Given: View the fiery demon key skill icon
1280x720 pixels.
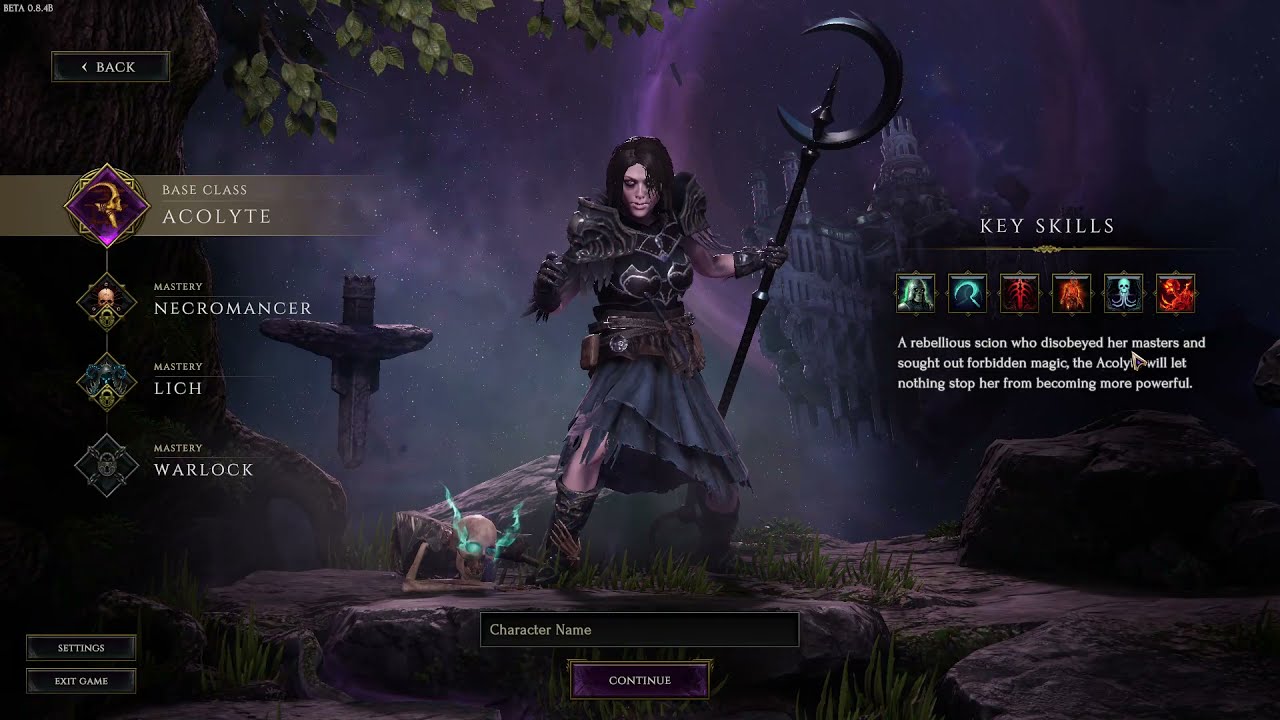Looking at the screenshot, I should coord(1175,292).
